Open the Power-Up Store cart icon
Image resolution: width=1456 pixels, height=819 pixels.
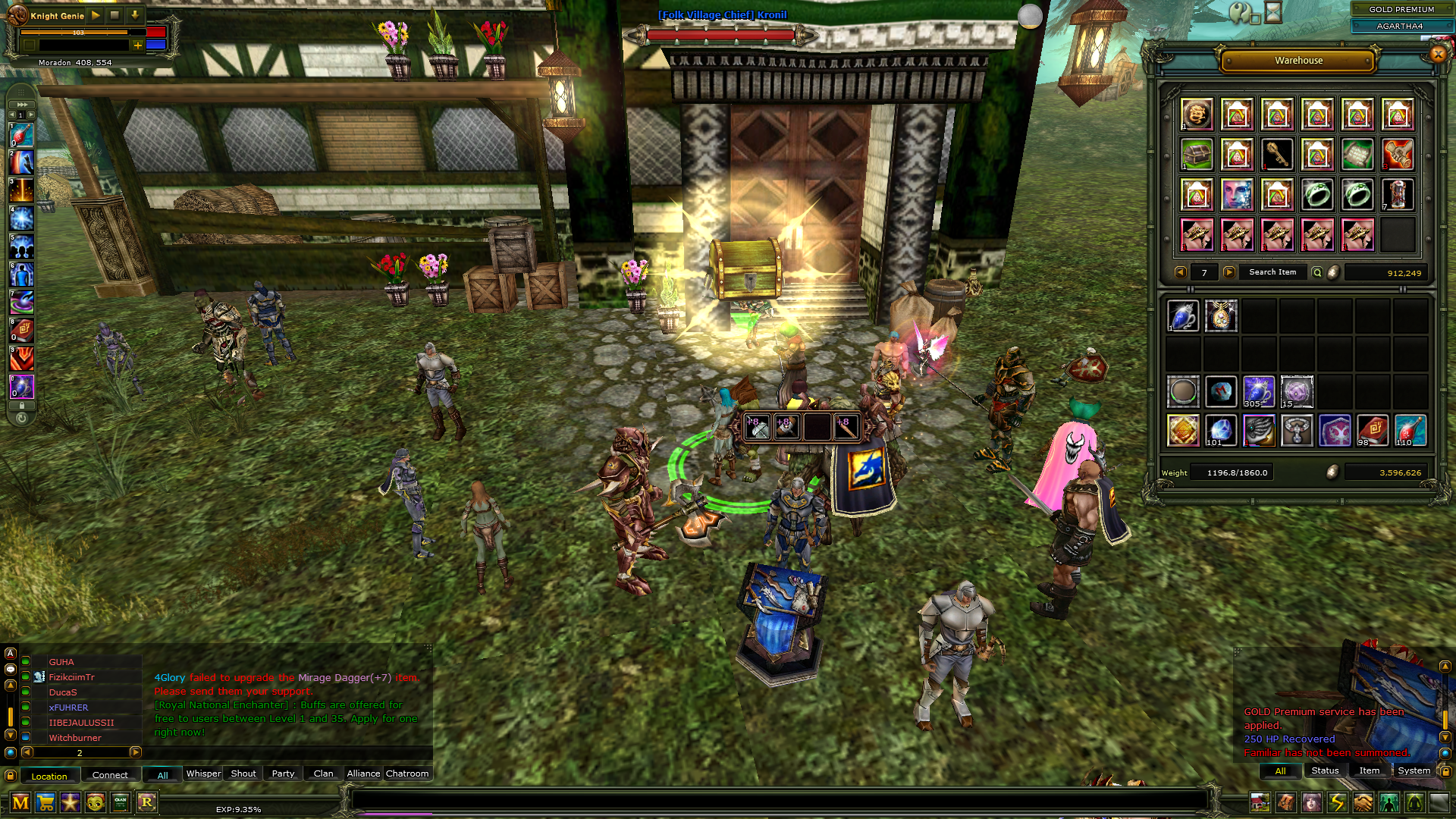tap(45, 803)
